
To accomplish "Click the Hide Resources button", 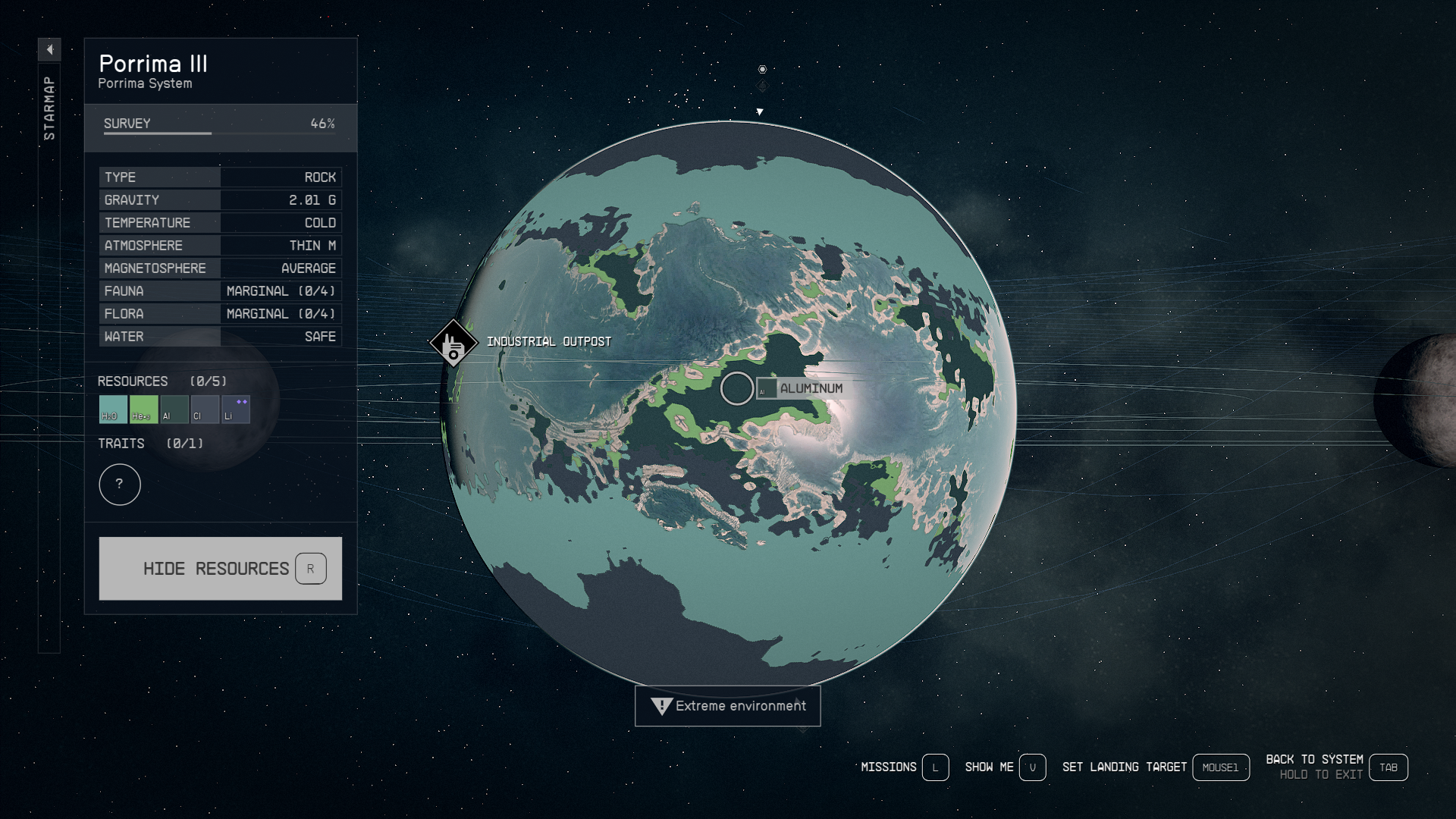I will [220, 569].
